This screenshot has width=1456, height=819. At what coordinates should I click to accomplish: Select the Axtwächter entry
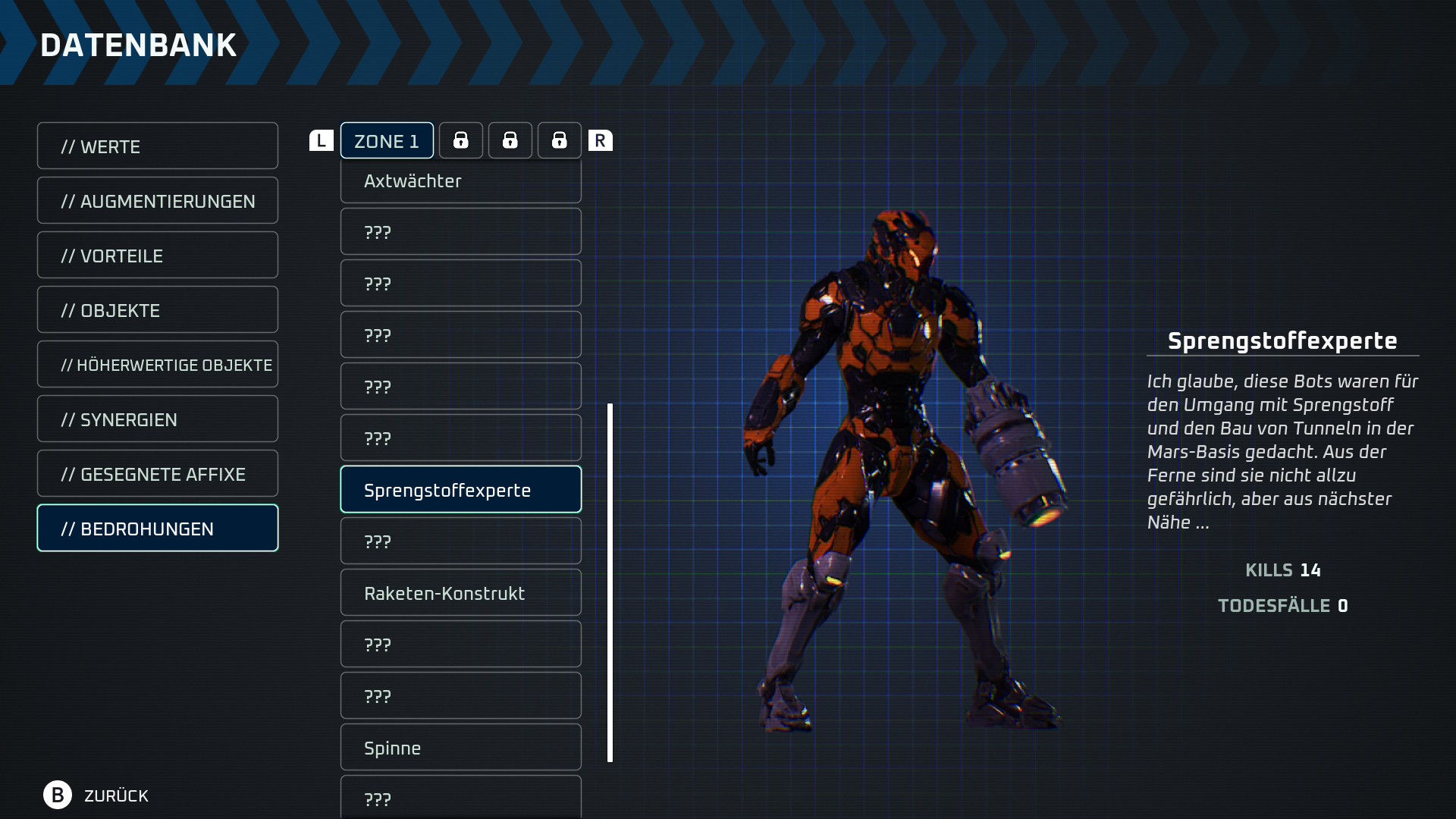pos(460,181)
